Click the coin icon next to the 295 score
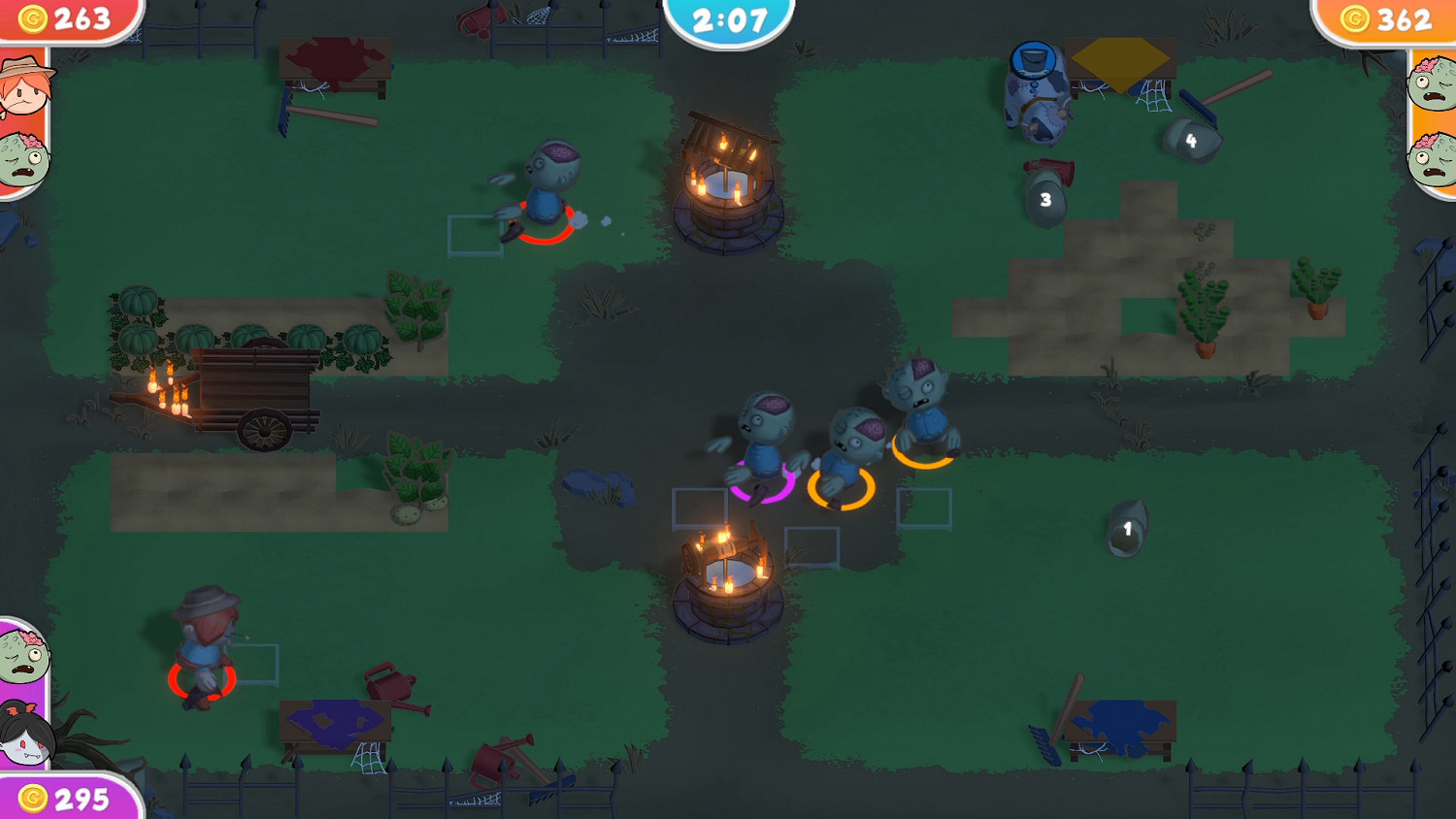1456x819 pixels. [x=35, y=801]
